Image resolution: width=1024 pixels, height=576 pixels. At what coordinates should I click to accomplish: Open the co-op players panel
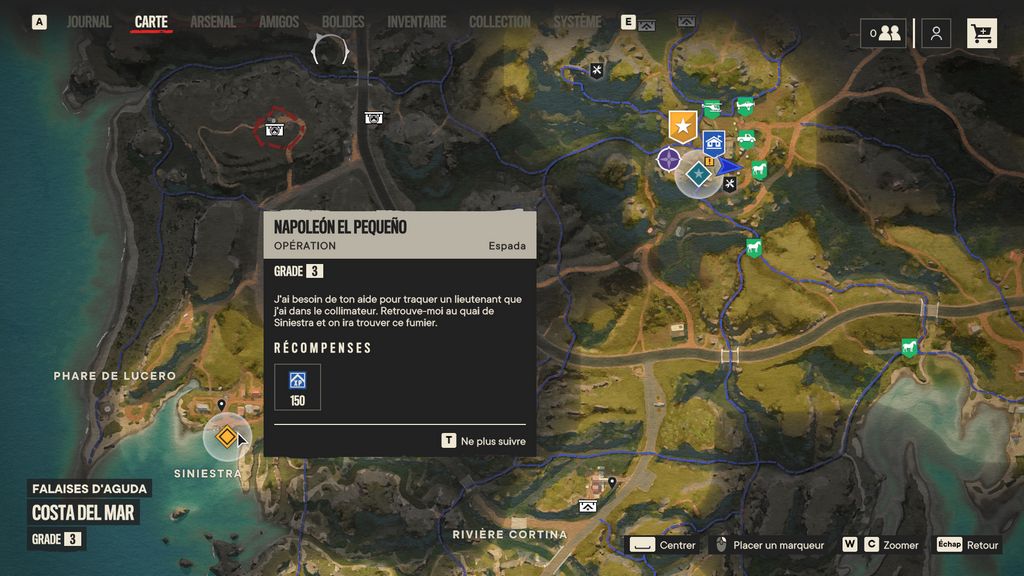point(883,33)
